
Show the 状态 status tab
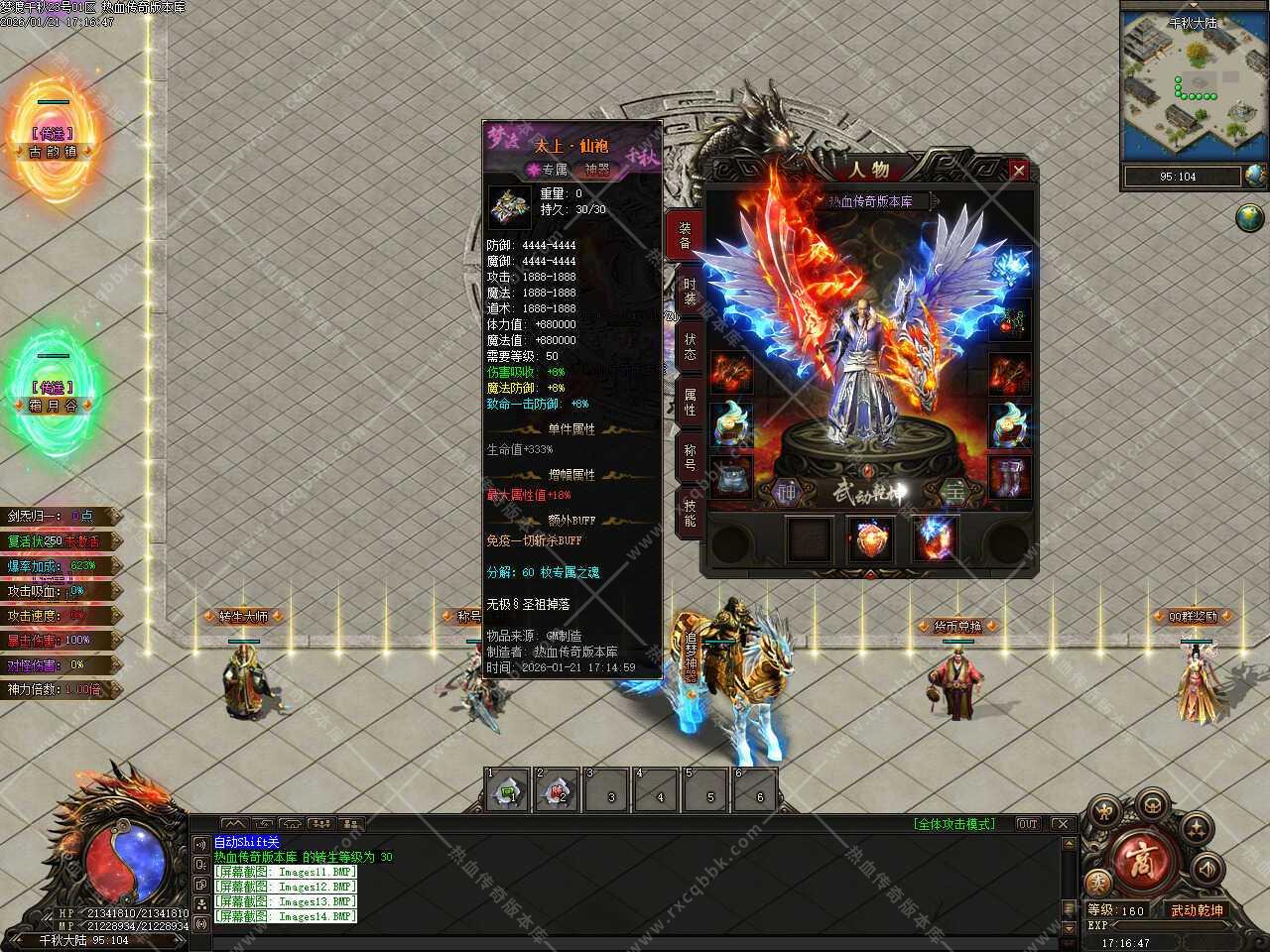pos(689,347)
